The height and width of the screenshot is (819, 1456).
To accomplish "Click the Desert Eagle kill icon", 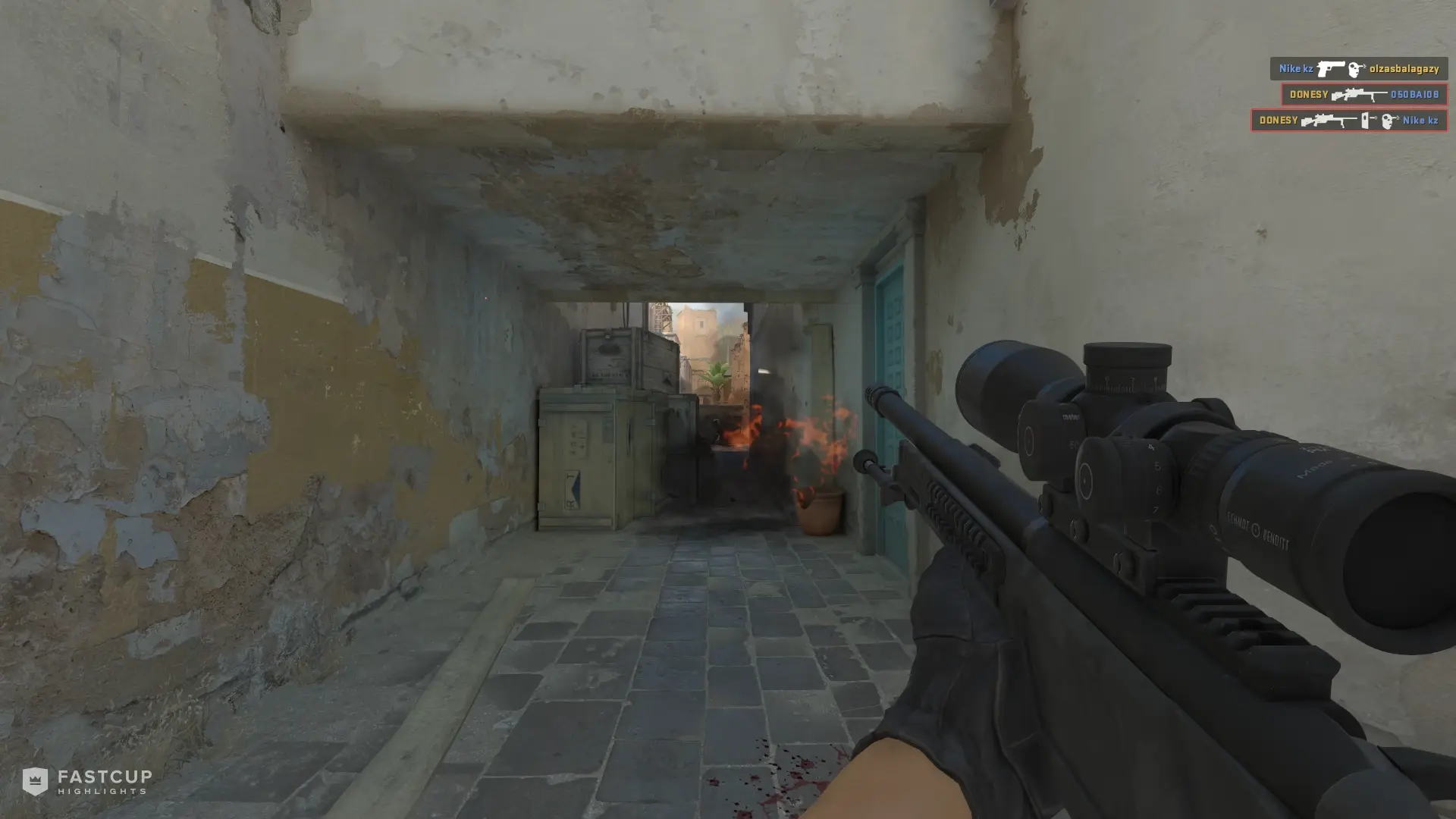I will [x=1331, y=68].
